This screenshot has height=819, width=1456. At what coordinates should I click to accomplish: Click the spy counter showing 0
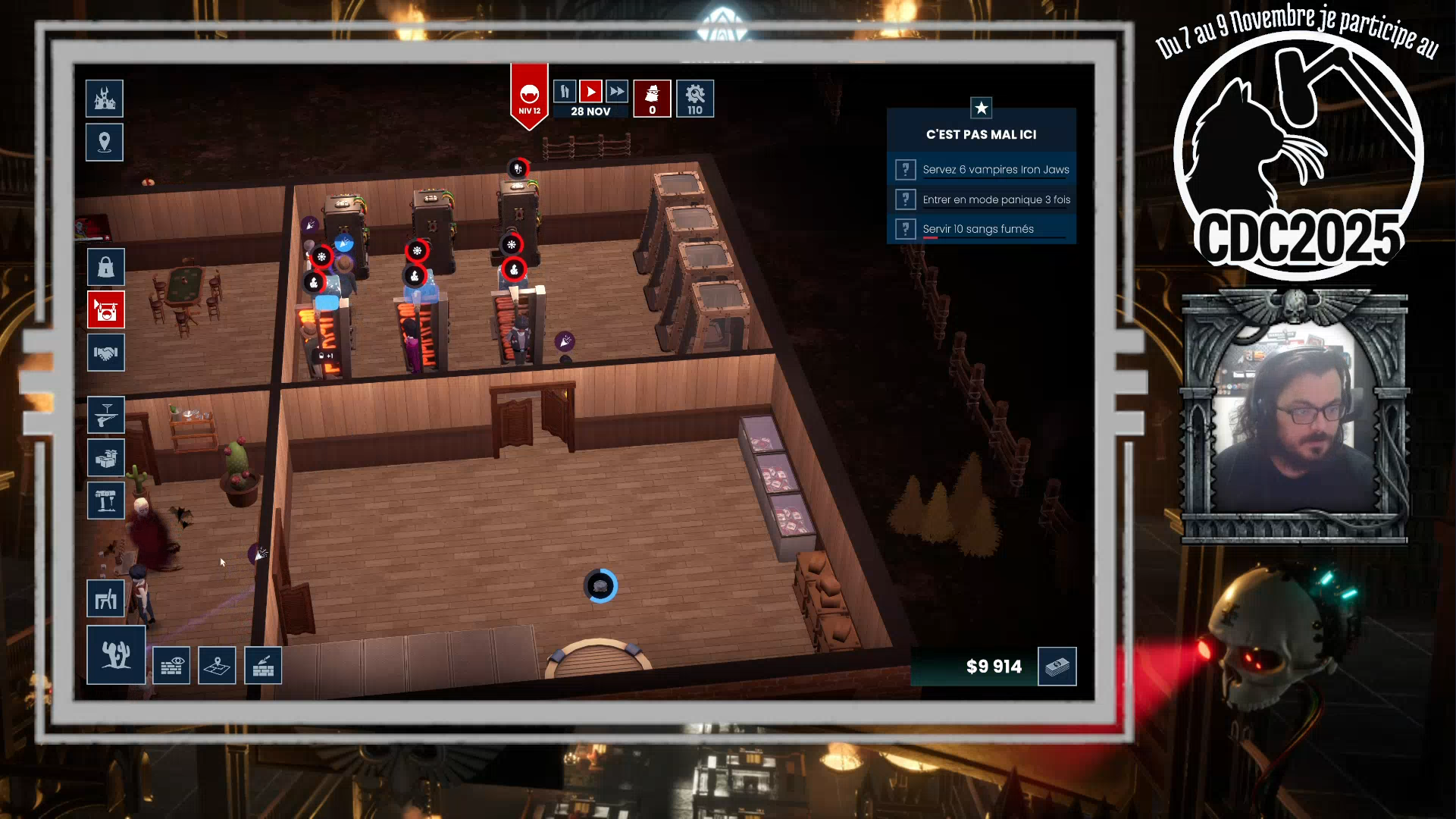[652, 99]
